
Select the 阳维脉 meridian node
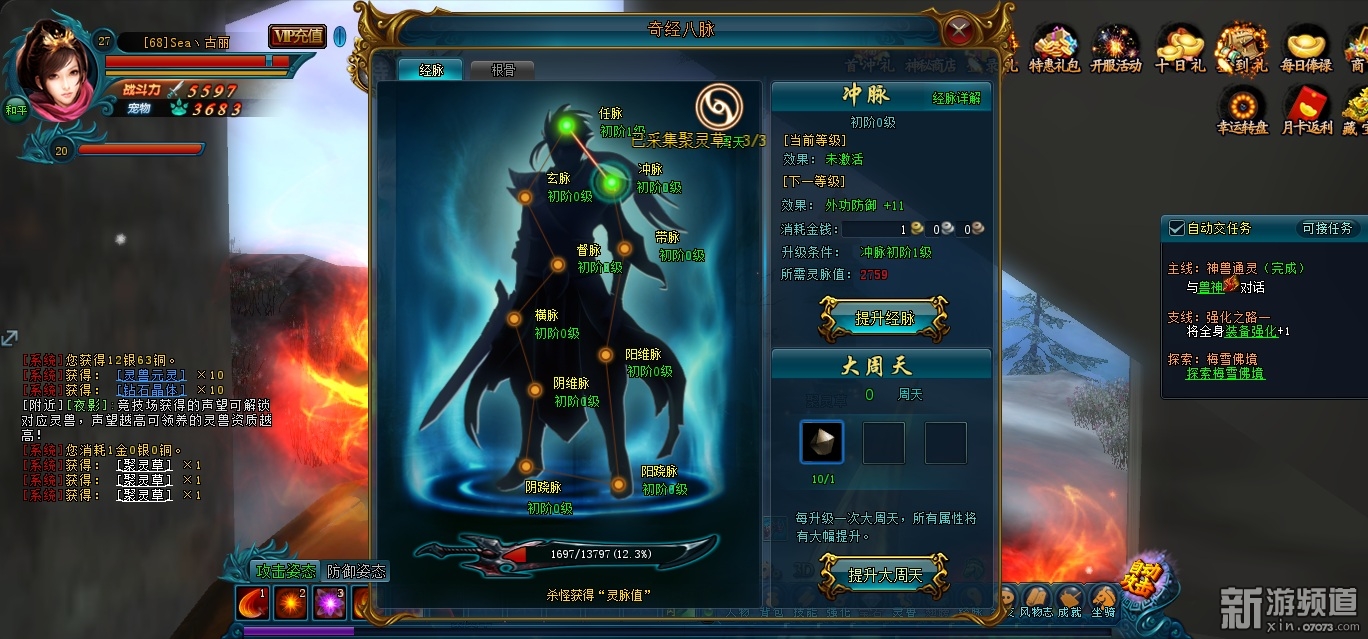tap(605, 355)
